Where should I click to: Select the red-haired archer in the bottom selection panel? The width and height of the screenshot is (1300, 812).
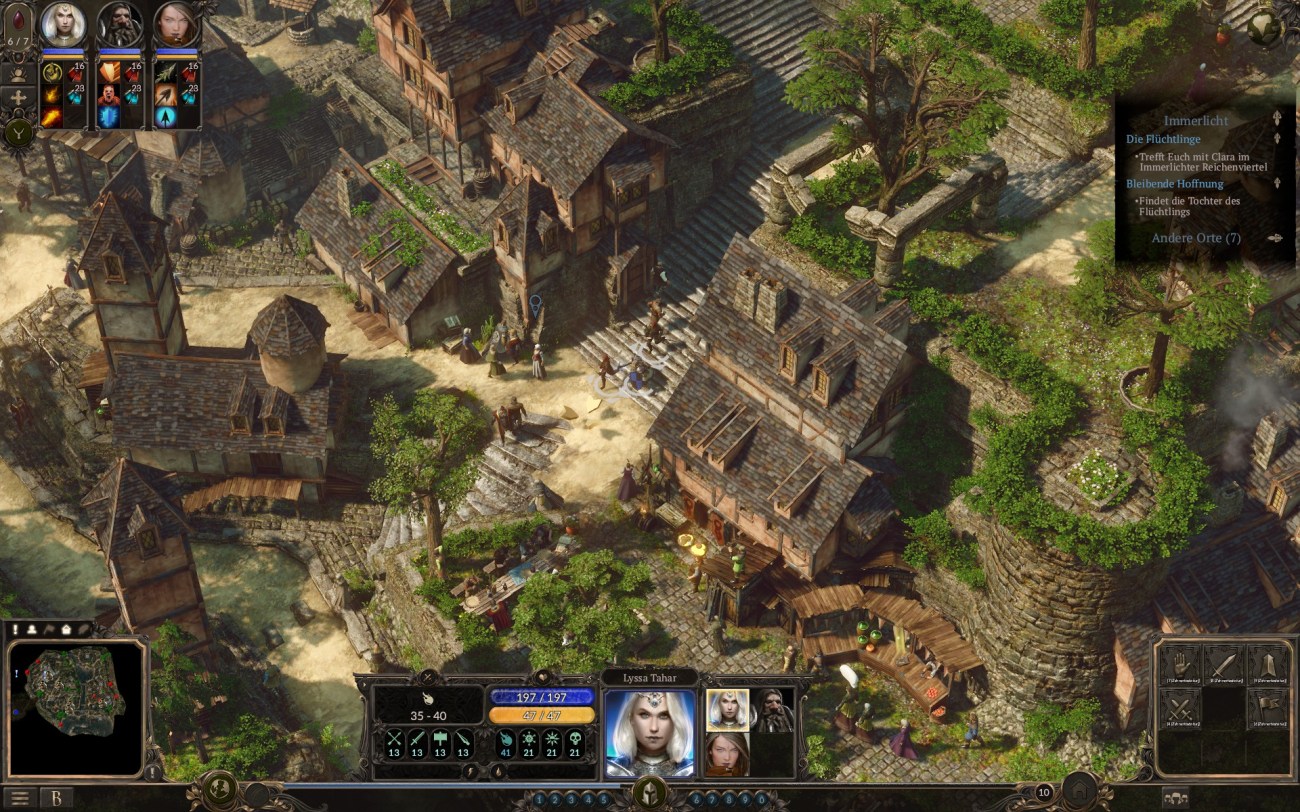[x=727, y=753]
